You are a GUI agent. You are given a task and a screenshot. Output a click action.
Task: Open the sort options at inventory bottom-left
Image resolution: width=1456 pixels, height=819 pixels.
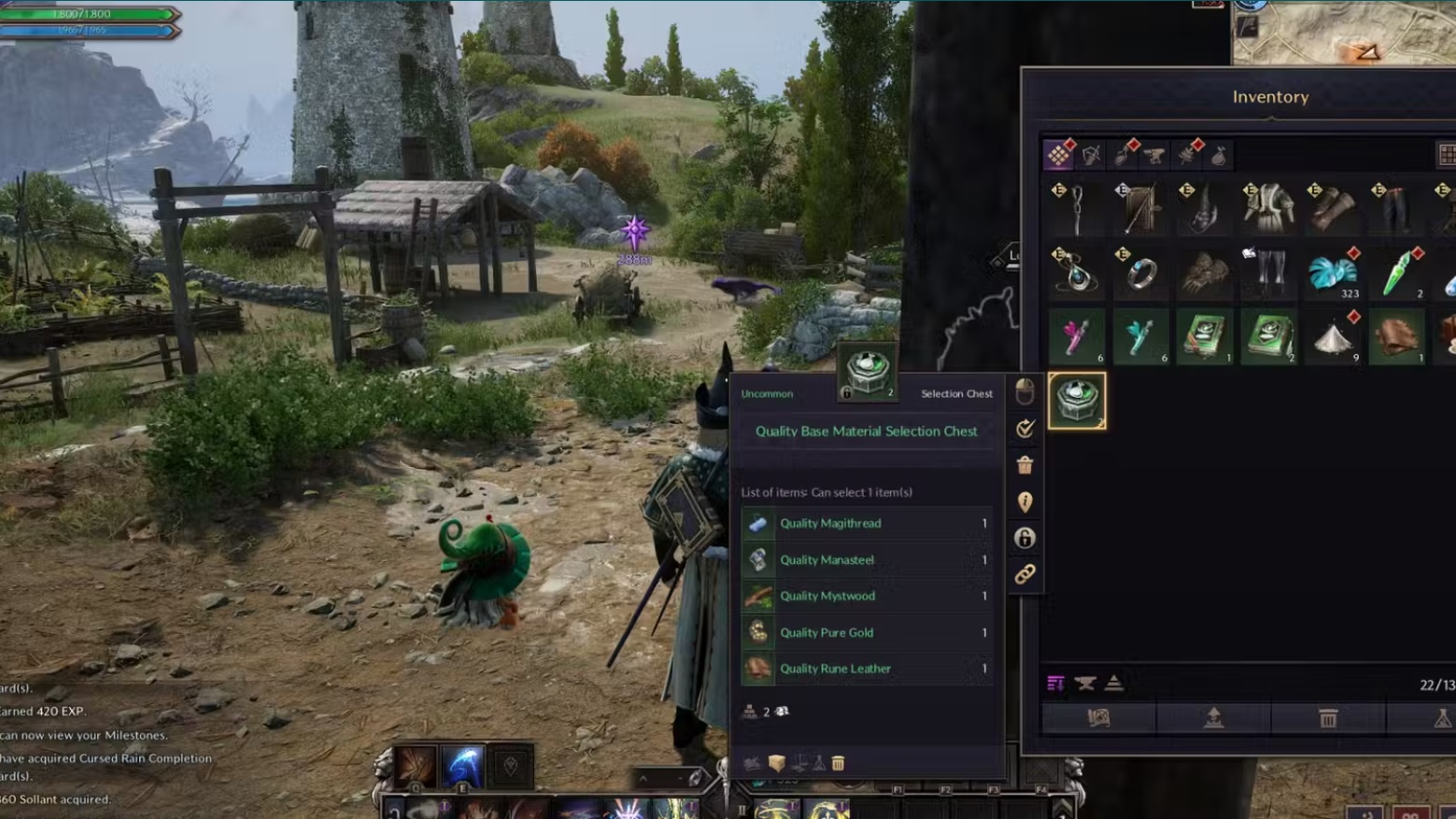pyautogui.click(x=1056, y=685)
